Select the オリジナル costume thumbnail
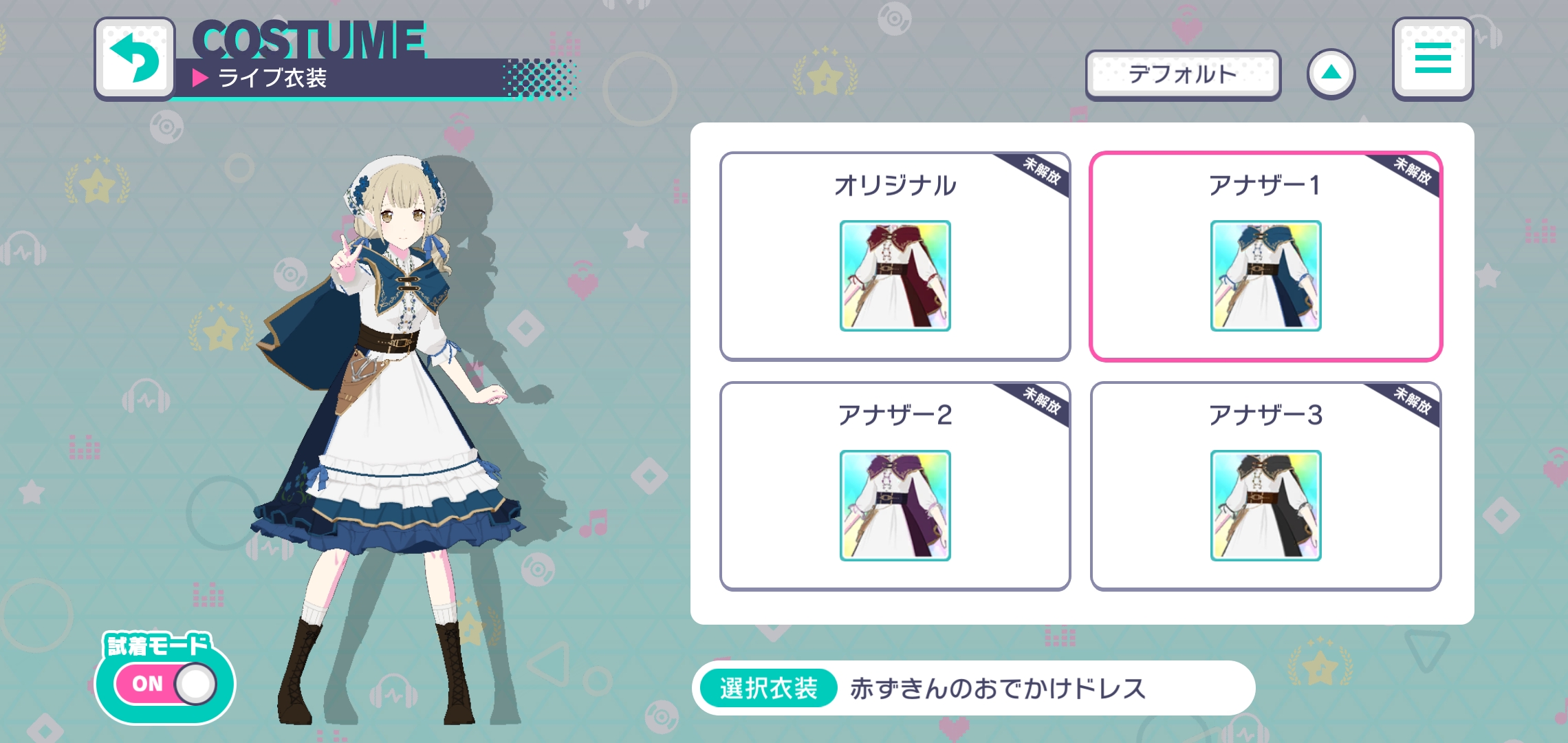Viewport: 1568px width, 743px height. [894, 277]
